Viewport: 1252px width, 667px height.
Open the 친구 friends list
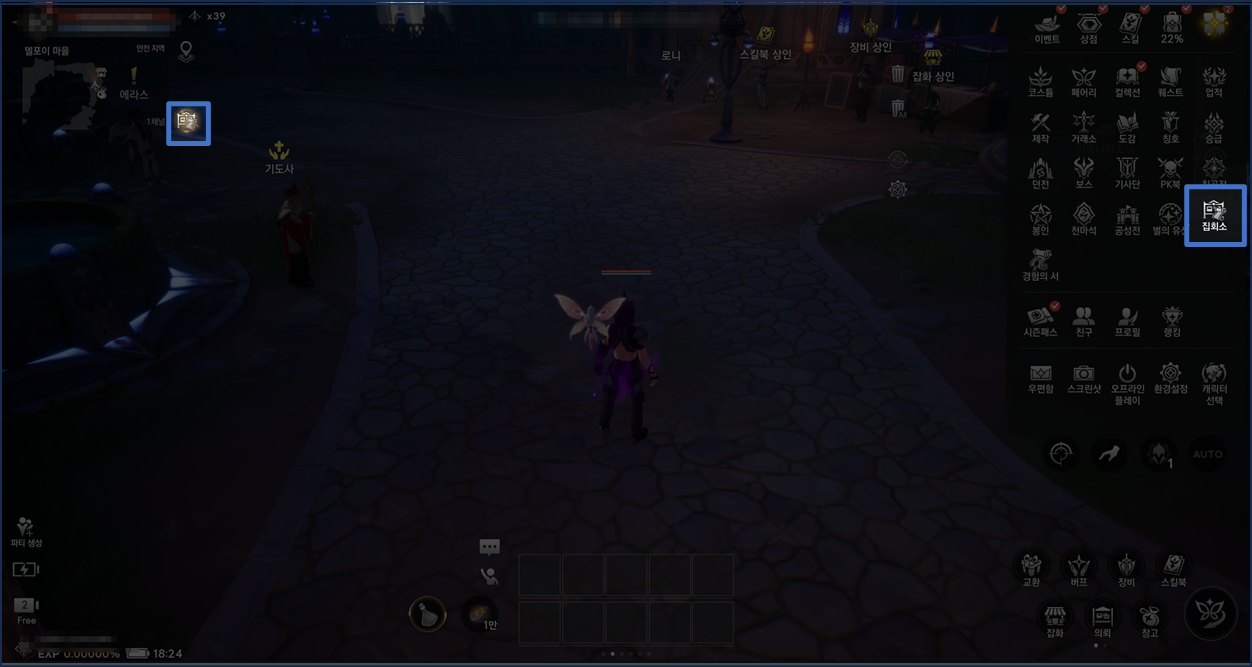pyautogui.click(x=1083, y=319)
